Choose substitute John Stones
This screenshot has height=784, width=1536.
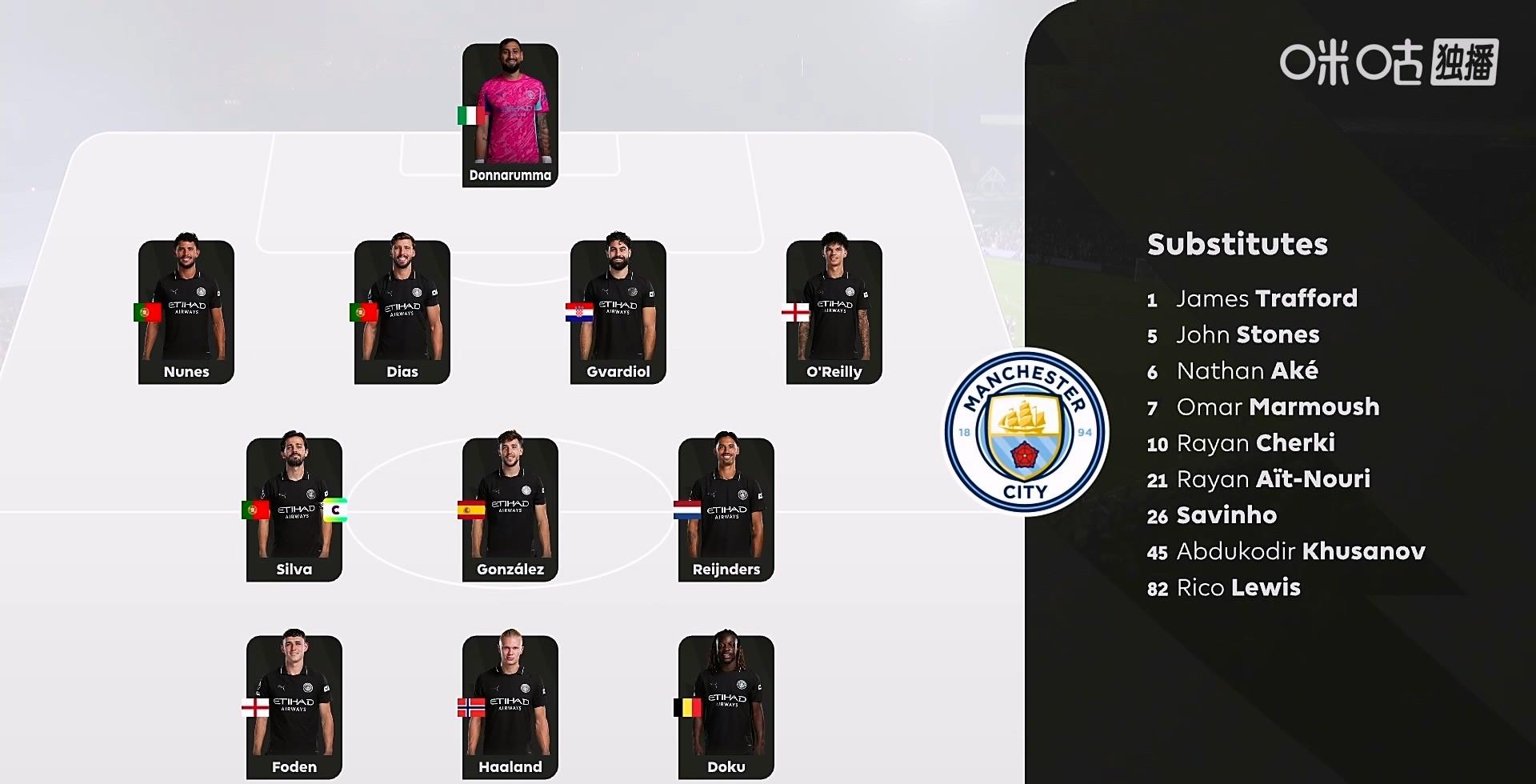[1246, 335]
